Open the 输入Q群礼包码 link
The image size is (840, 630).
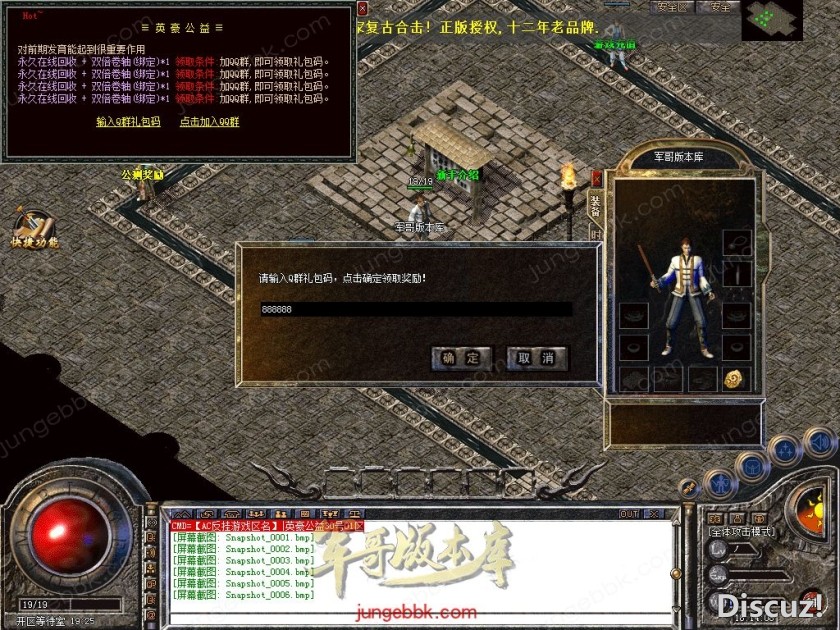pyautogui.click(x=128, y=122)
